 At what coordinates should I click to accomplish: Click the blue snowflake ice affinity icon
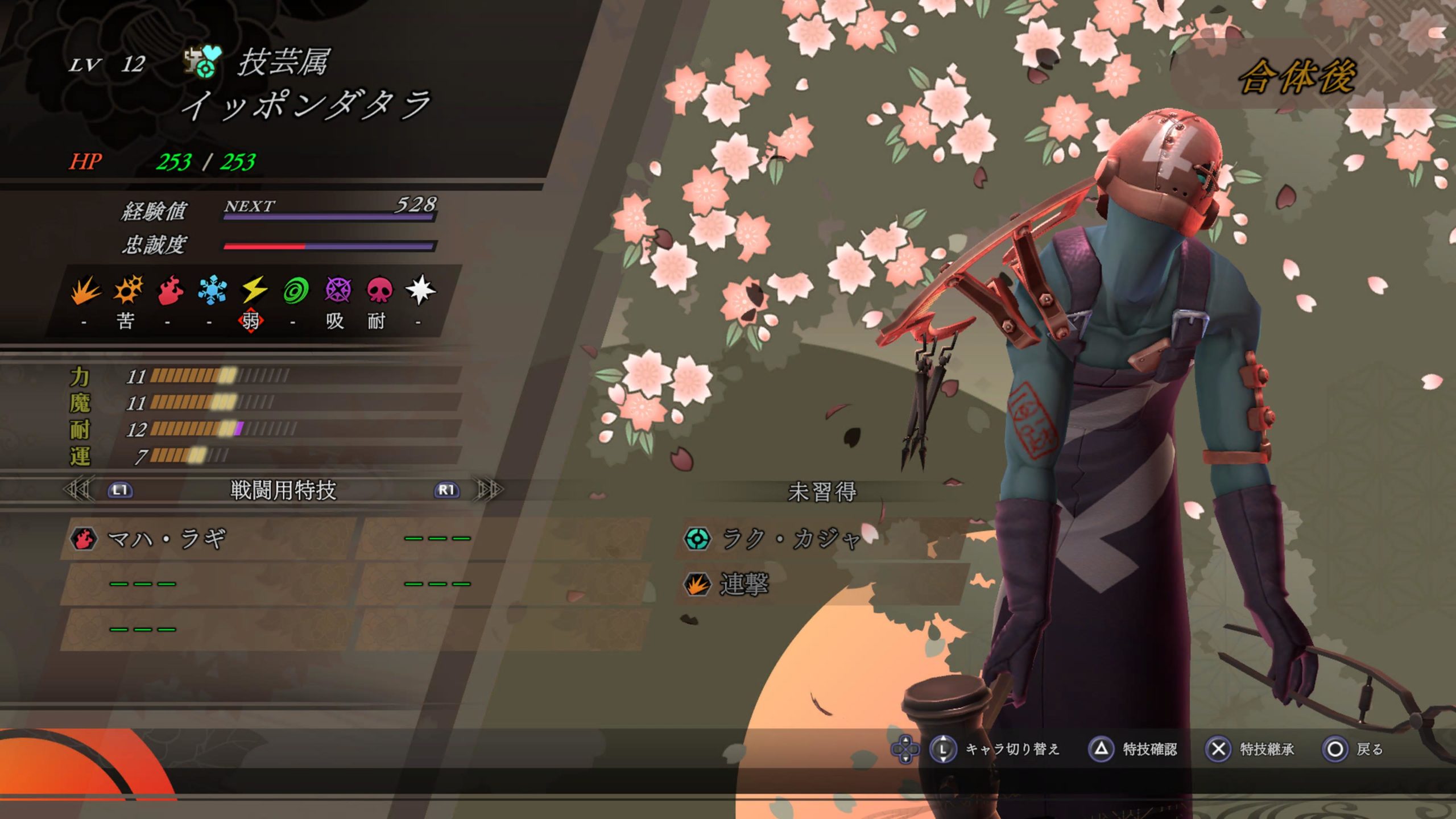pos(212,290)
